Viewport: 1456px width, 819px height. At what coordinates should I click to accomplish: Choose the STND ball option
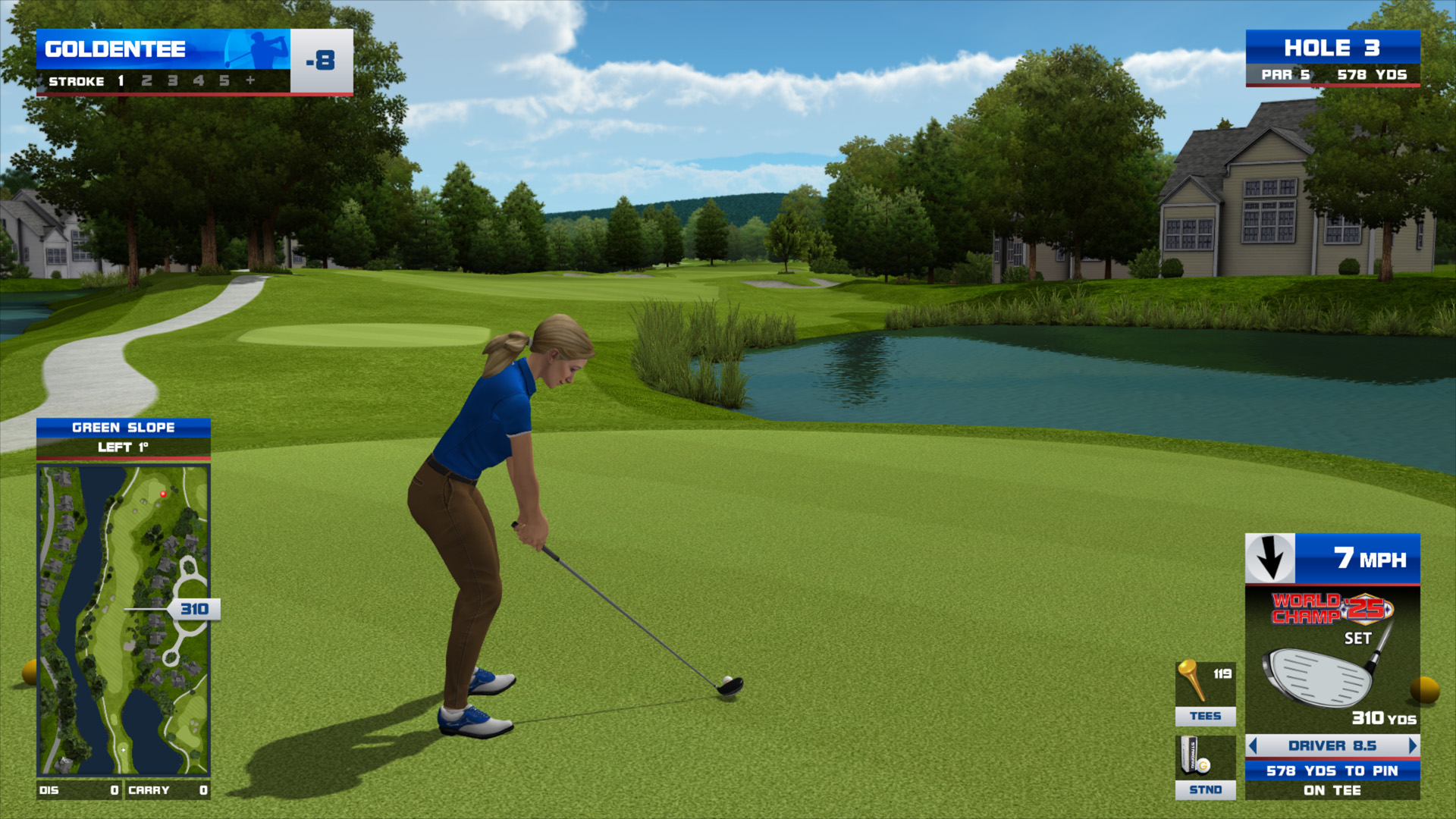1205,767
